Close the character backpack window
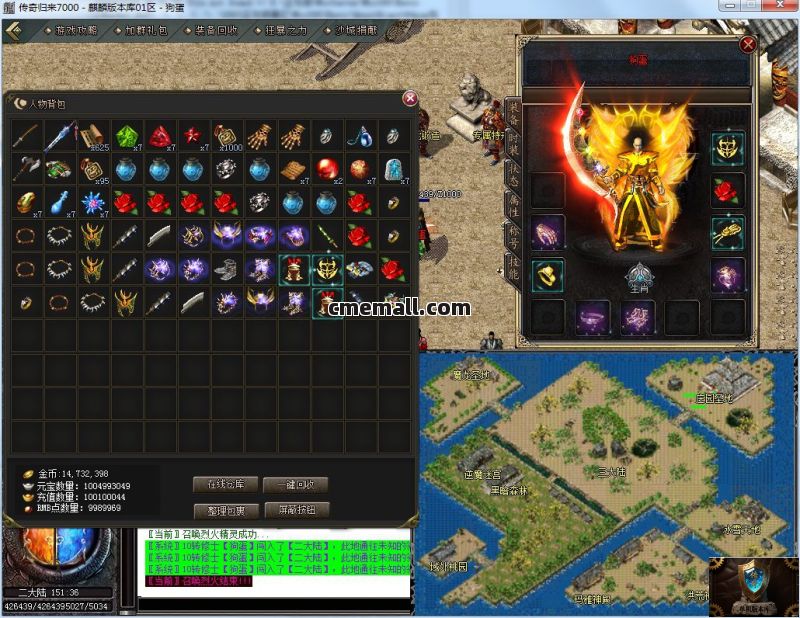This screenshot has height=618, width=800. point(409,98)
